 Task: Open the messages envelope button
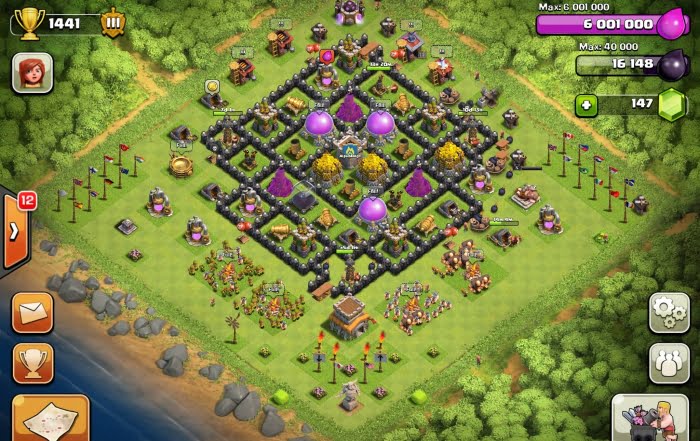pos(33,312)
